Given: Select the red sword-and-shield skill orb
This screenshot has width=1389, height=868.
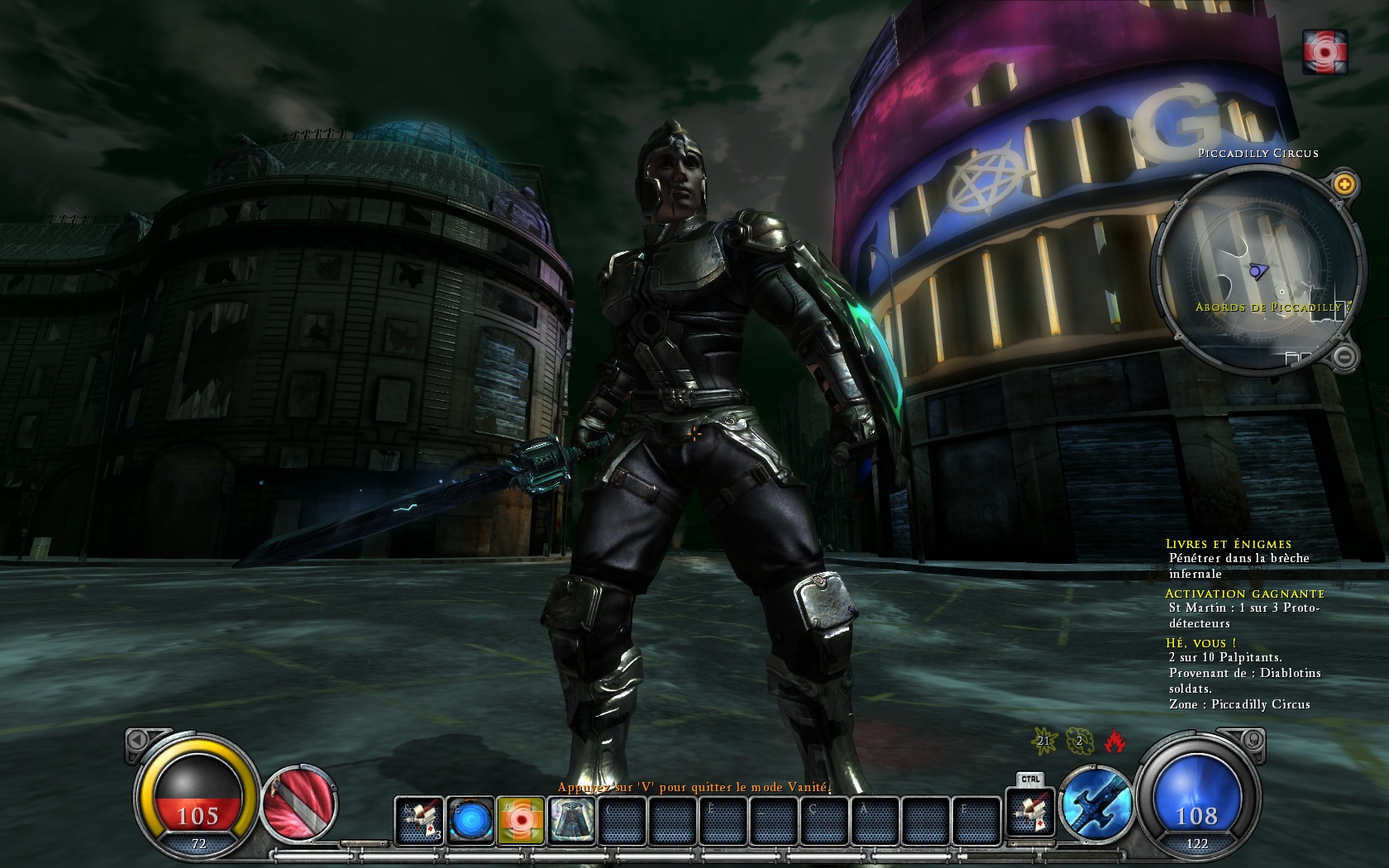Looking at the screenshot, I should coord(299,804).
